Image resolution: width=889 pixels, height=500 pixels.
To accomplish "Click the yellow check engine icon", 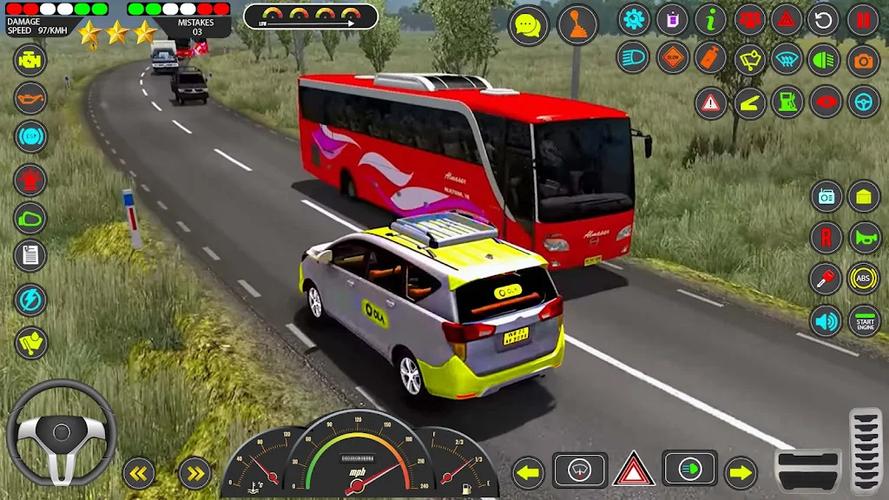I will click(x=30, y=59).
